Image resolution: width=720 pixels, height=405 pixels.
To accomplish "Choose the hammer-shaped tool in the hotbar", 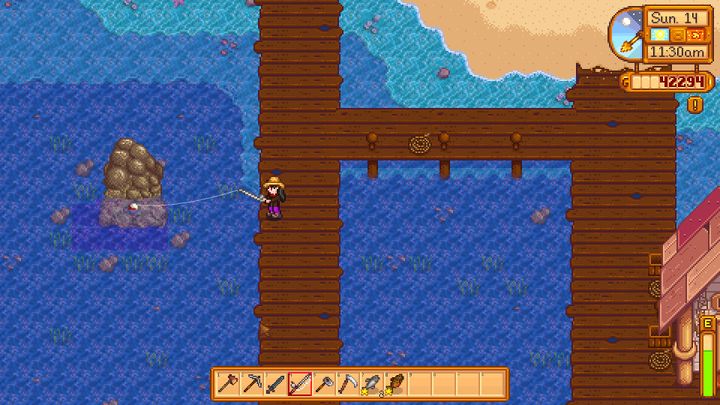I will pos(323,382).
